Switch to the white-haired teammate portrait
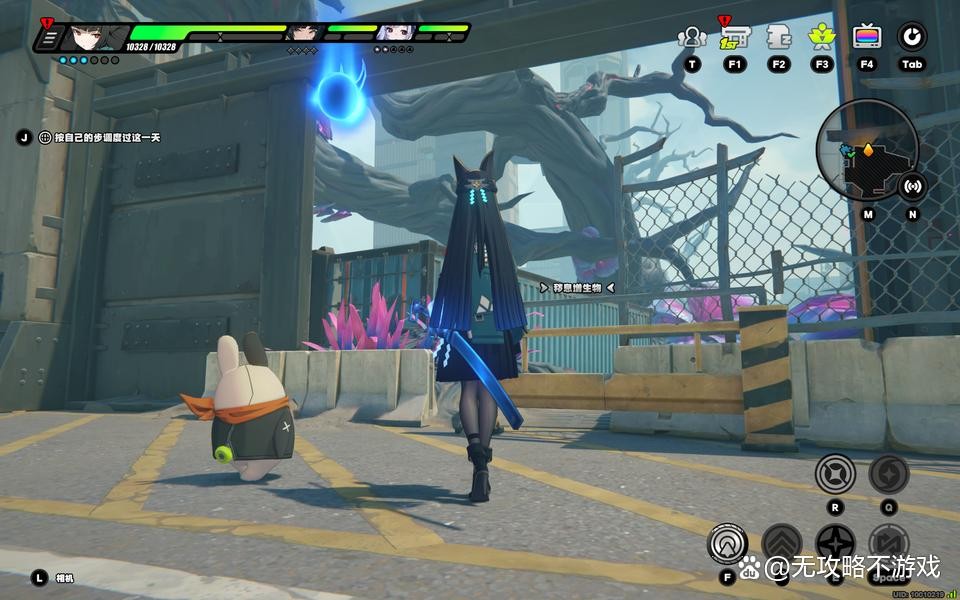Image resolution: width=960 pixels, height=600 pixels. pyautogui.click(x=393, y=33)
